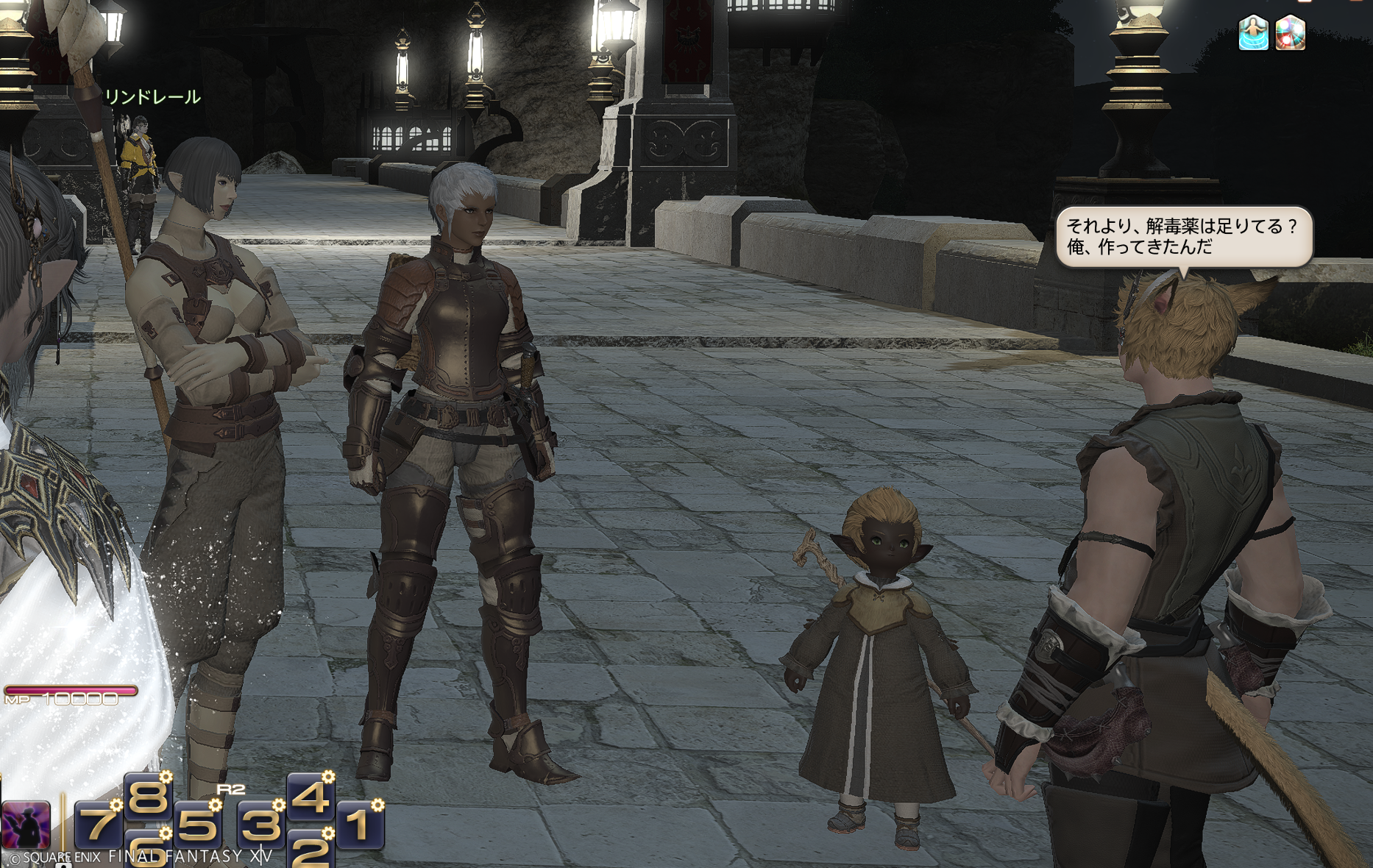Select the three glowing orbs status icon
Screen dimensions: 1373x868
tap(1290, 34)
